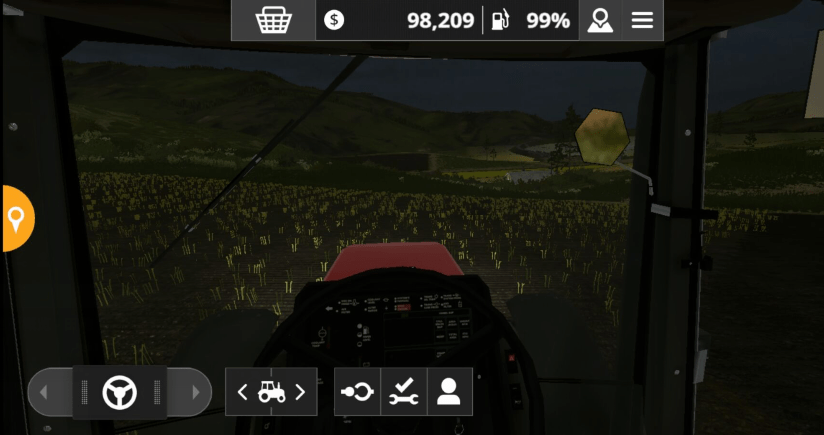Switch to the next vehicle

click(300, 392)
